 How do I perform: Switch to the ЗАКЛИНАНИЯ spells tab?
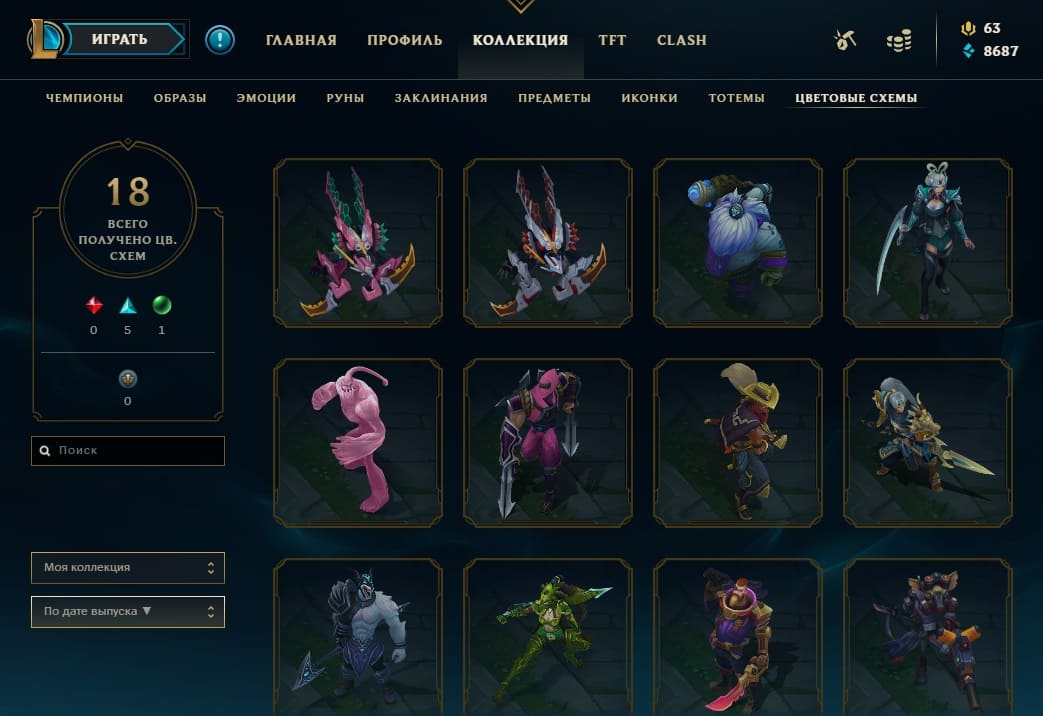tap(441, 98)
